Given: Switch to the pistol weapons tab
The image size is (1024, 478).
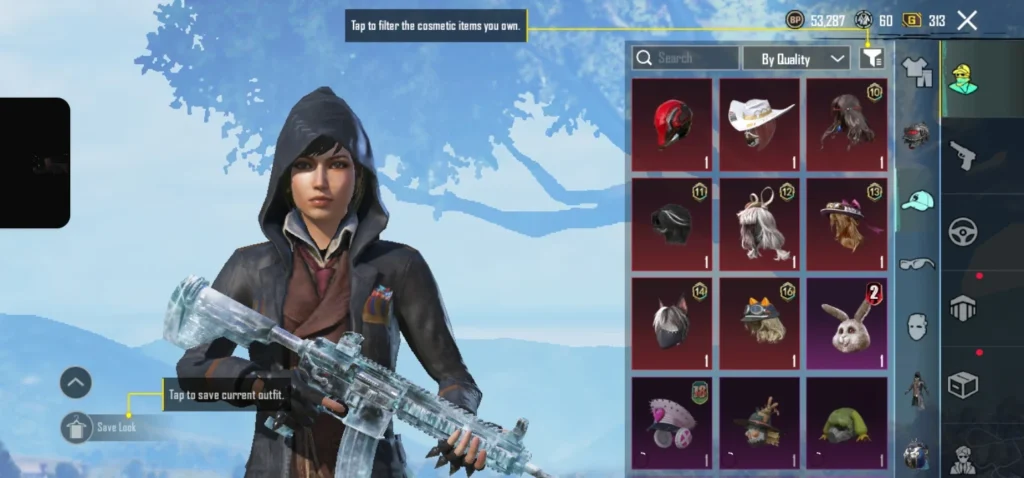Looking at the screenshot, I should pos(963,155).
